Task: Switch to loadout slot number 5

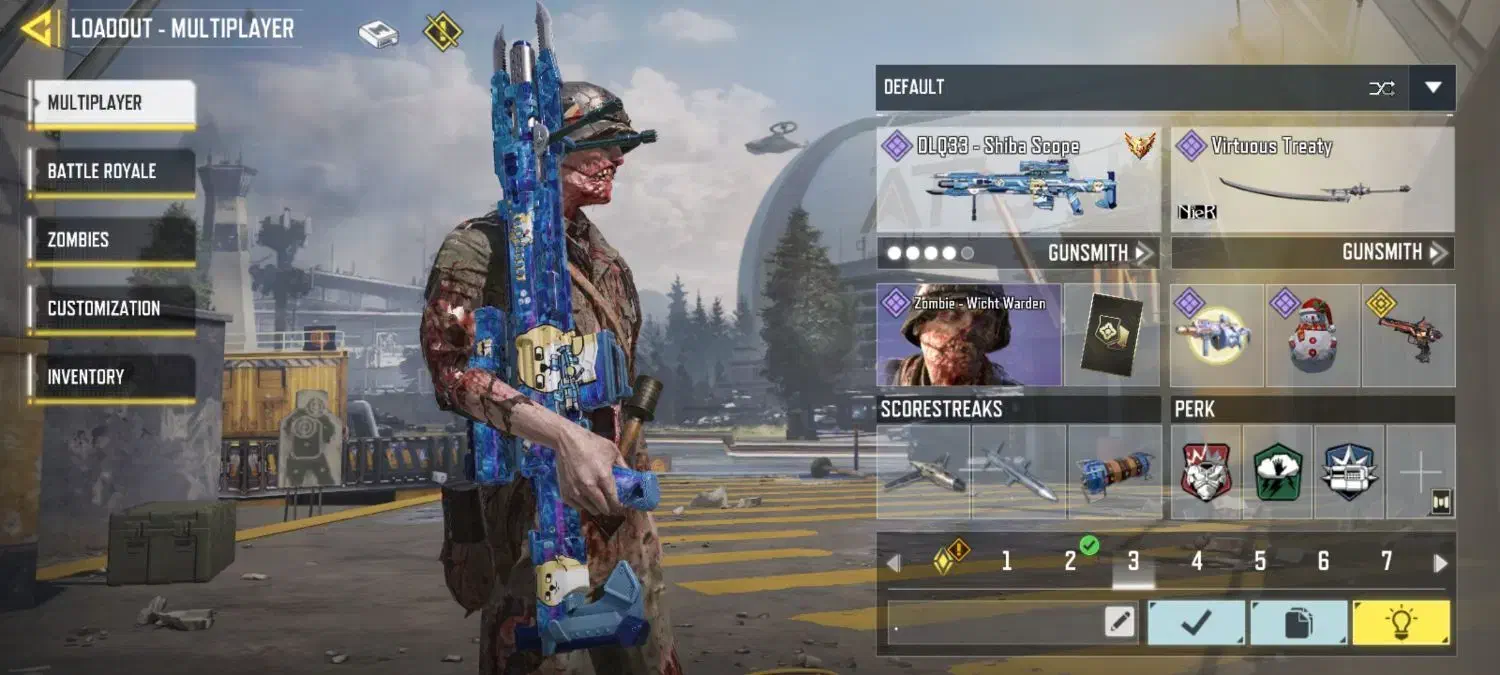Action: [1260, 562]
